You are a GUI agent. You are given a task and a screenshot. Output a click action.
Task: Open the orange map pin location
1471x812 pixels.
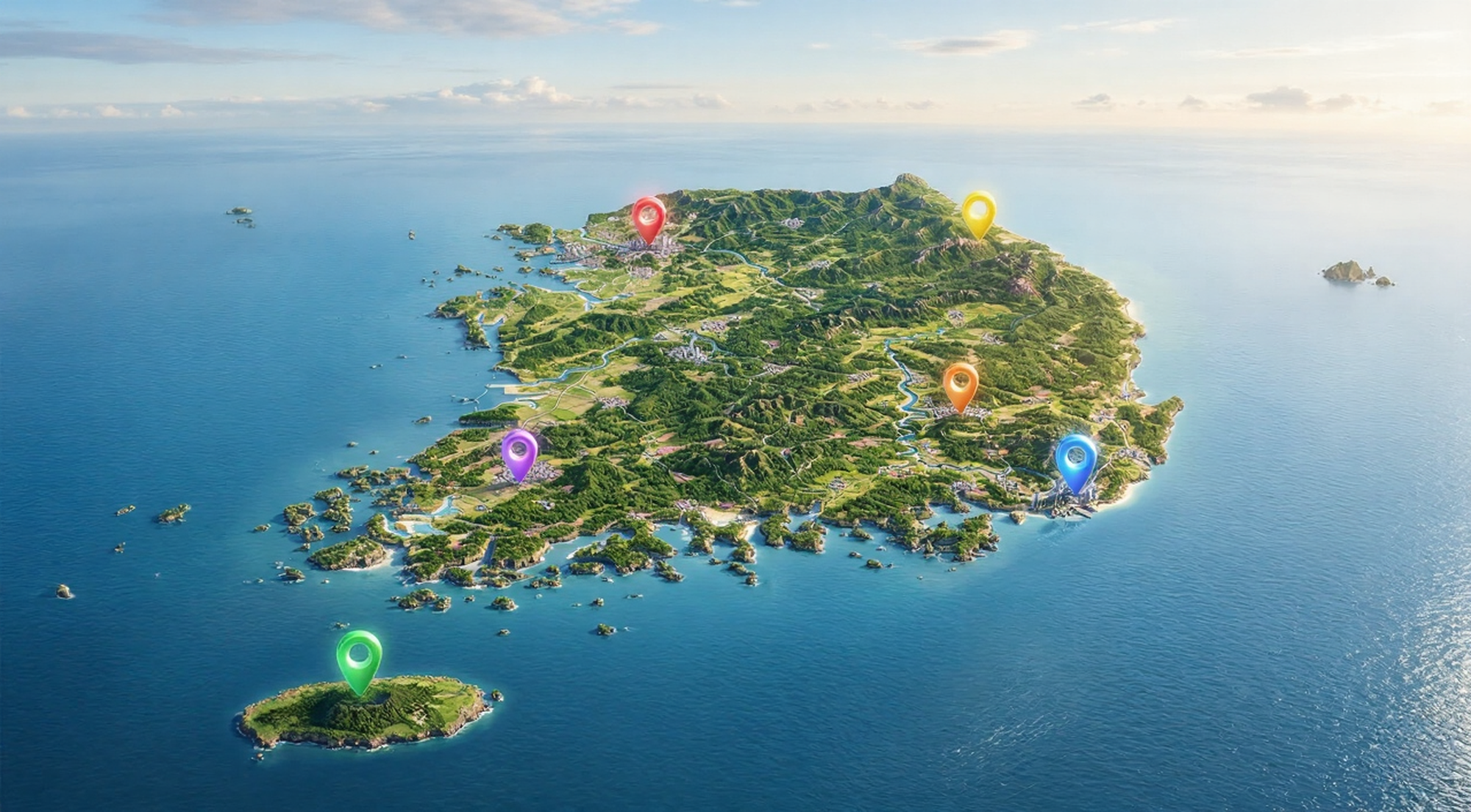pyautogui.click(x=961, y=382)
